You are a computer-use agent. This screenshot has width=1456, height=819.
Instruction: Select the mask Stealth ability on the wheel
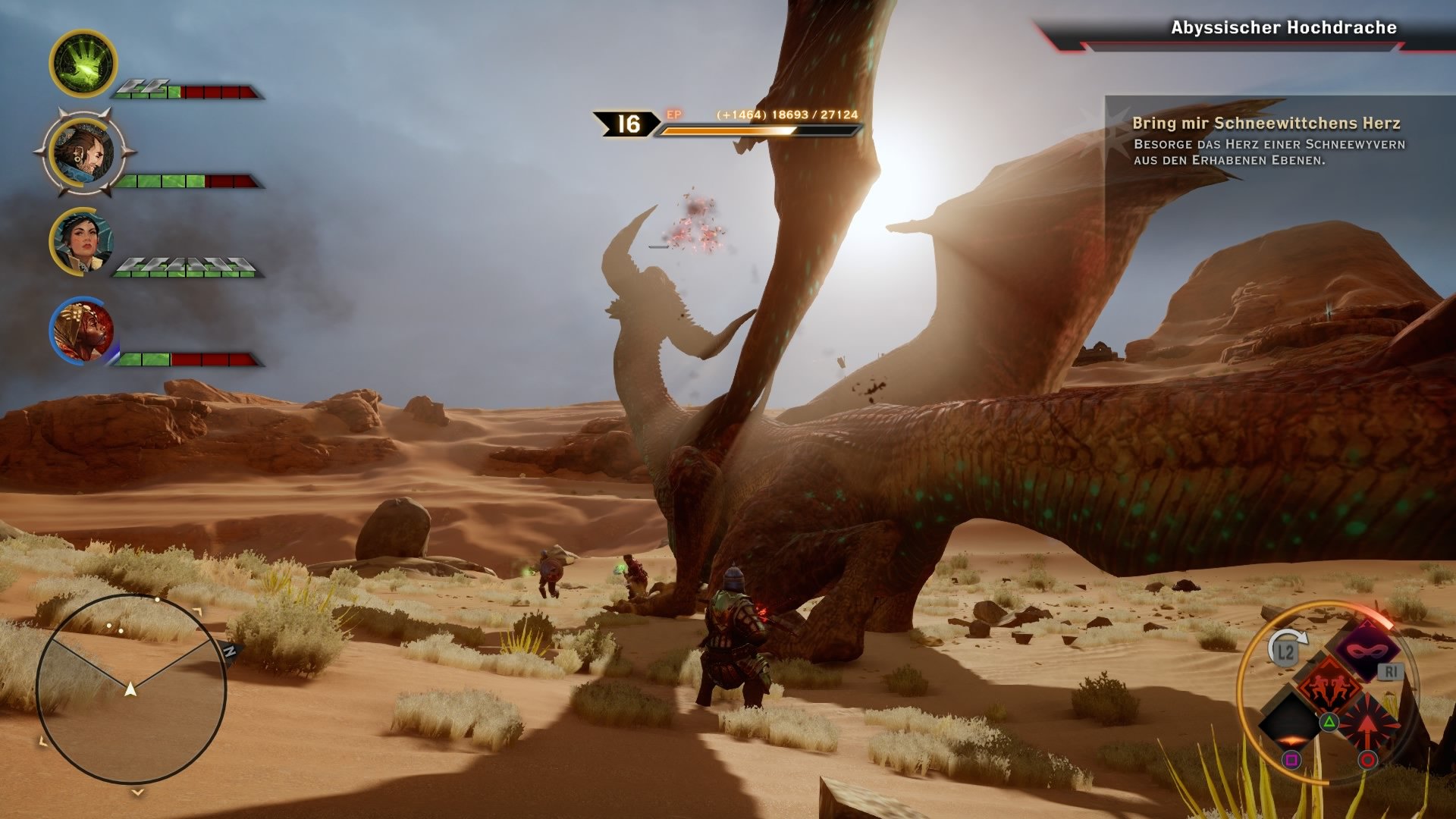coord(1366,651)
